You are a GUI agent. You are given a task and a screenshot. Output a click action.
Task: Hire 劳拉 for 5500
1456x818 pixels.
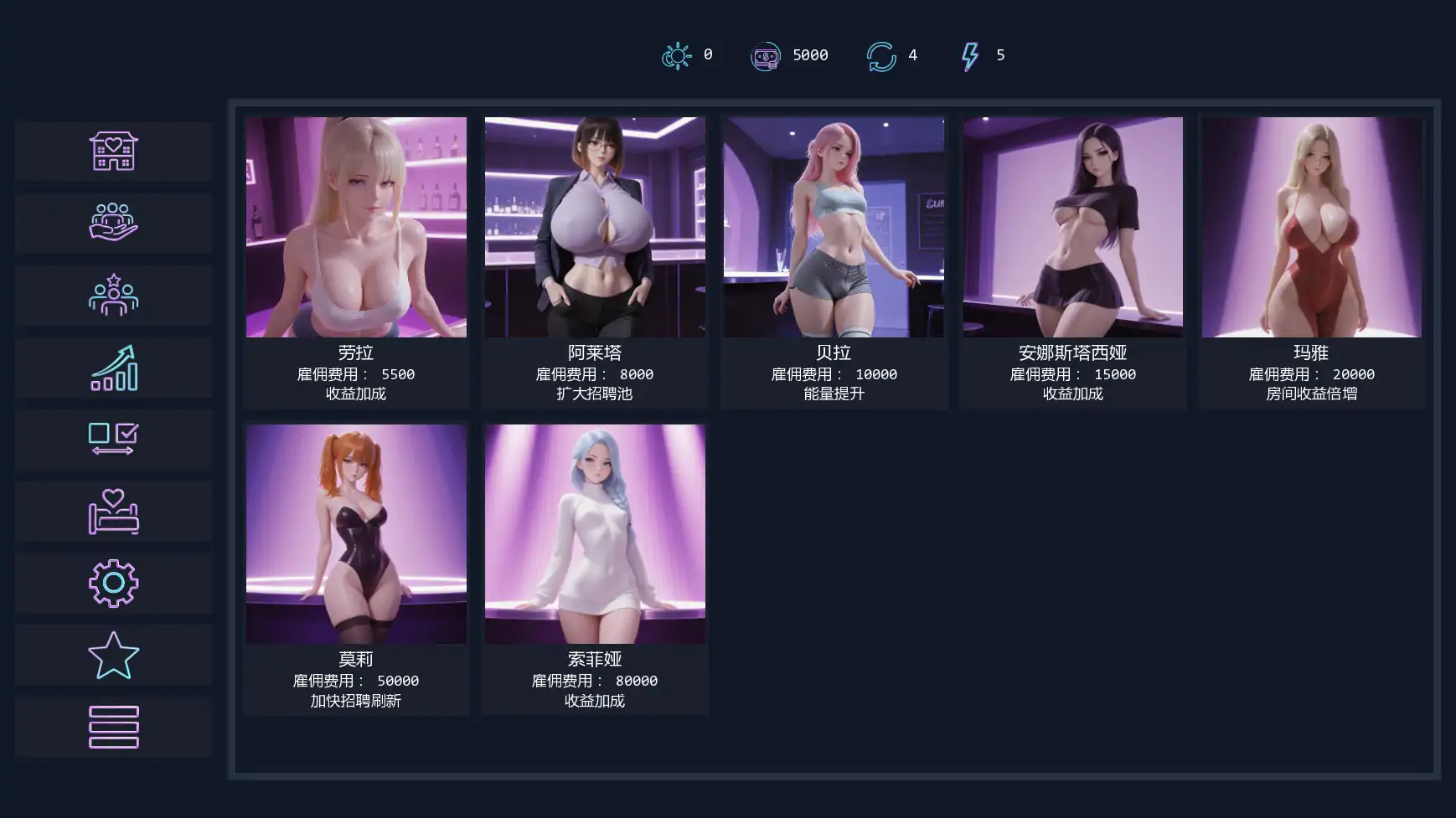click(x=356, y=261)
